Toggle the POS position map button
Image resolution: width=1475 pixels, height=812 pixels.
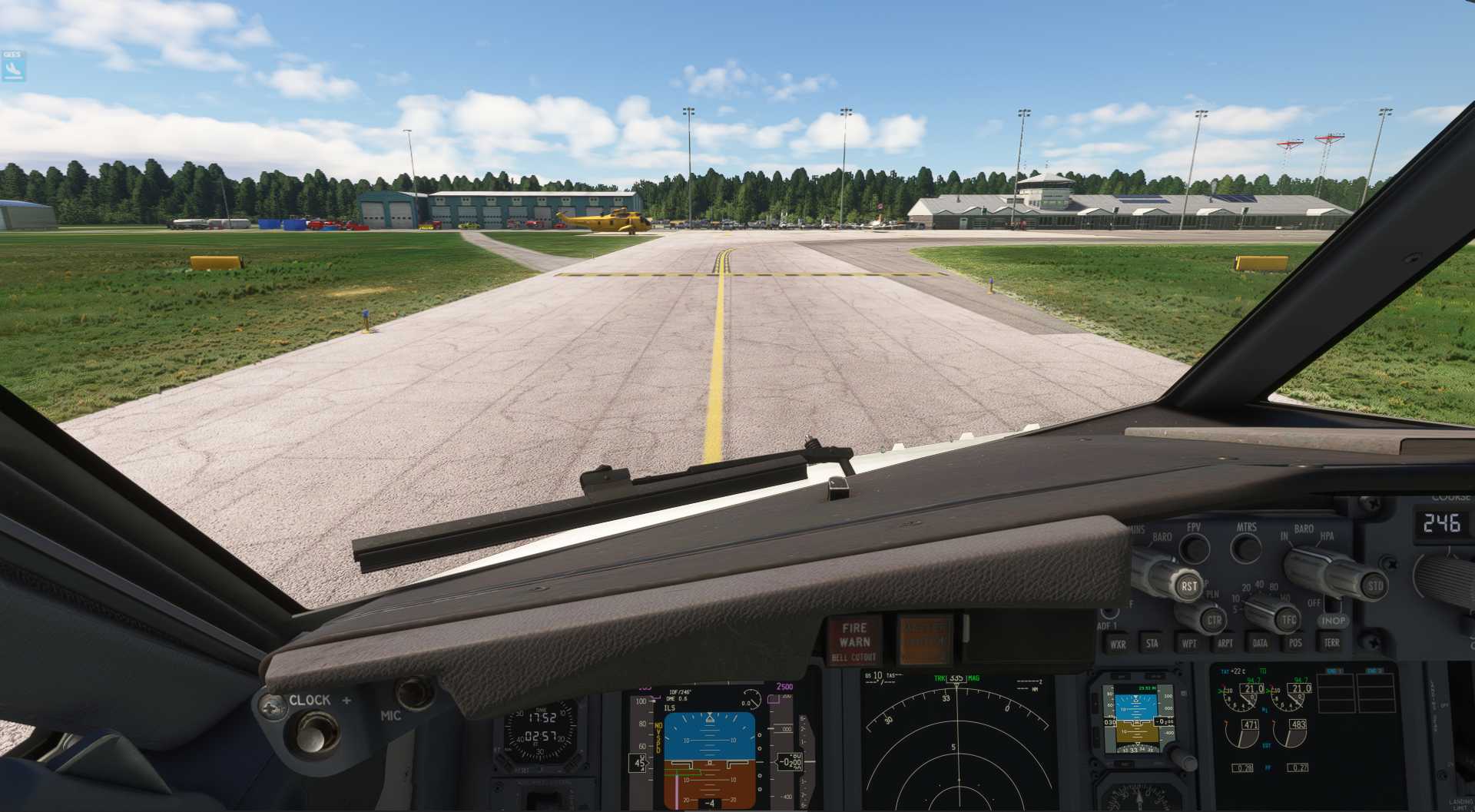tap(1296, 642)
